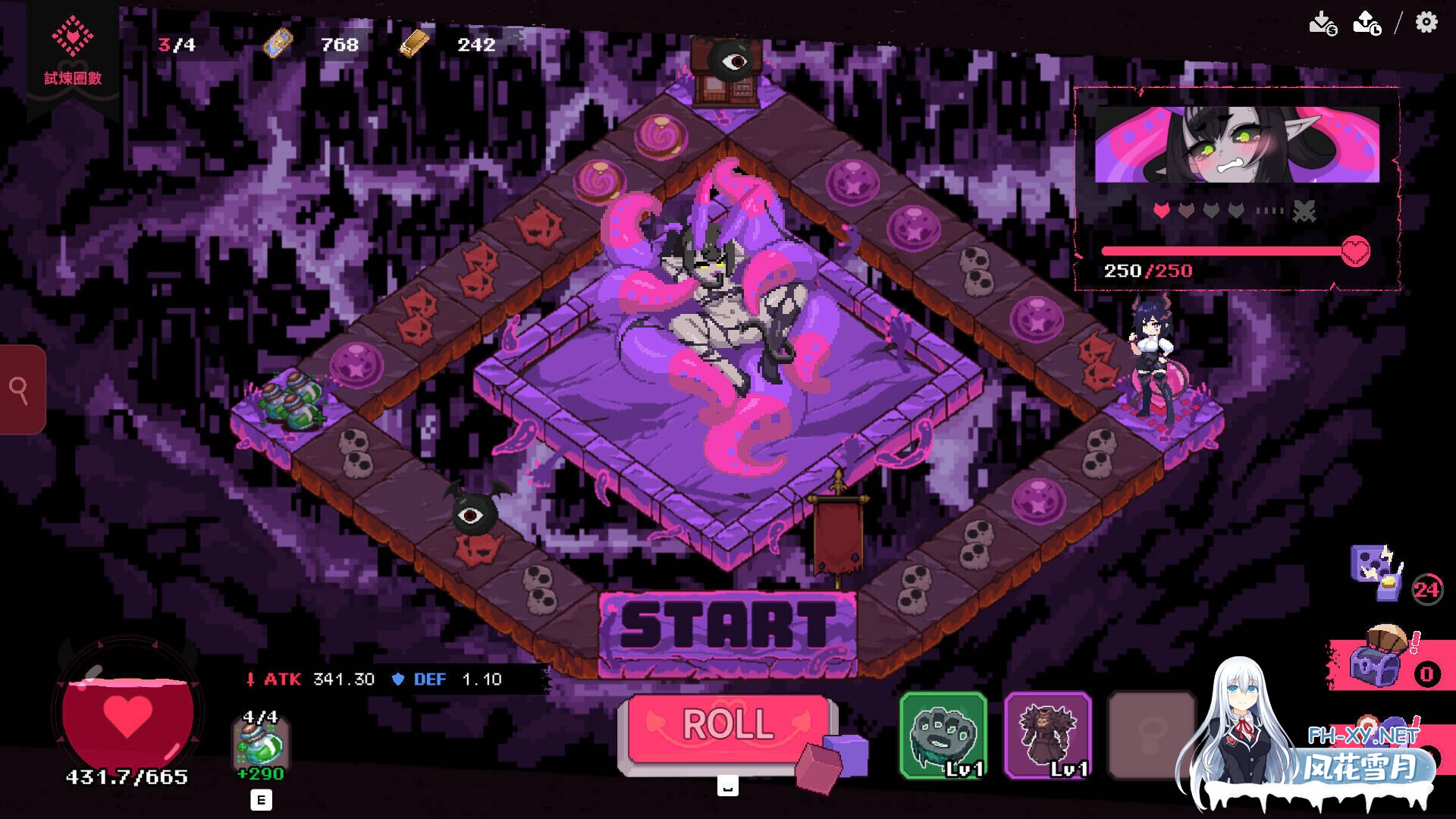The width and height of the screenshot is (1456, 819).
Task: Open the magnifying glass side tab
Action: (x=20, y=390)
